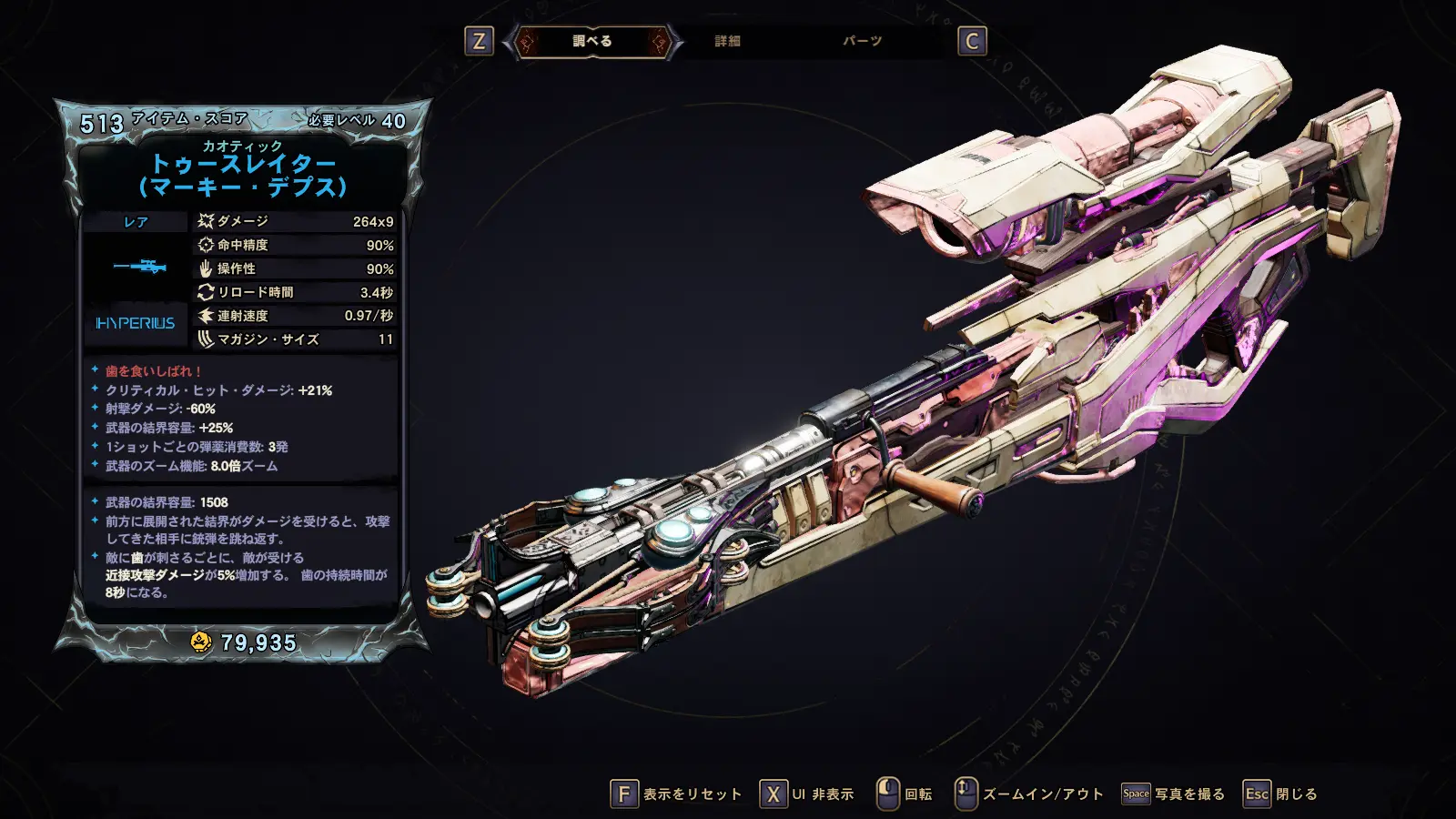Choose 写真を撮る to take a photo
1456x819 pixels.
pyautogui.click(x=1173, y=794)
